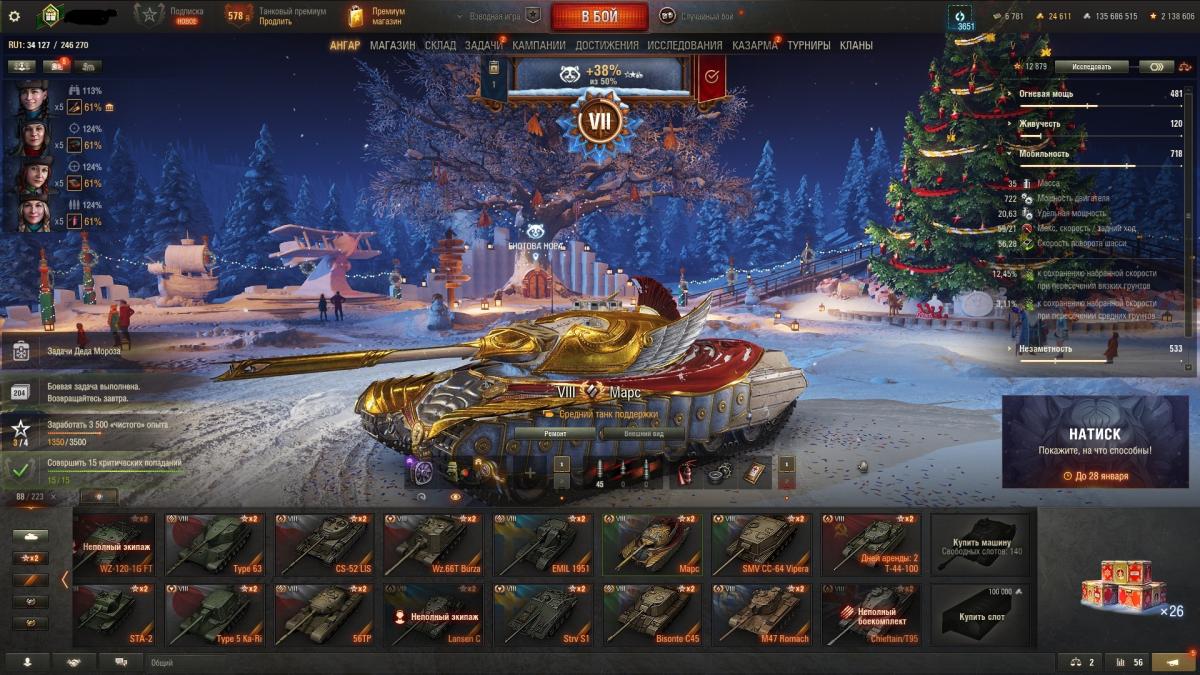Open the Купить машину tile
Viewport: 1200px width, 675px height.
click(x=980, y=543)
